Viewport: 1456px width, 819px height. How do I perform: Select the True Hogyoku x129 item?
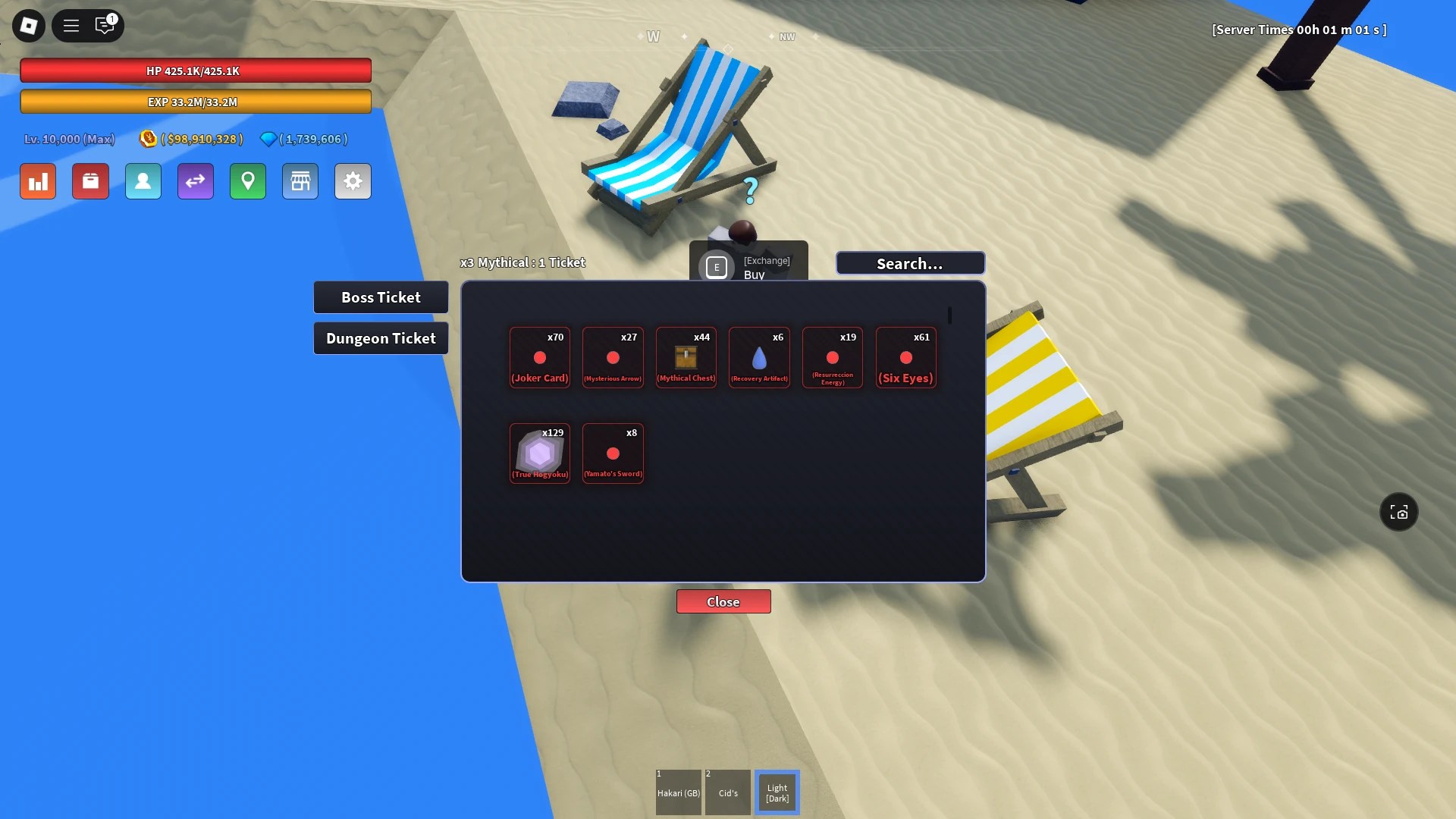[539, 453]
